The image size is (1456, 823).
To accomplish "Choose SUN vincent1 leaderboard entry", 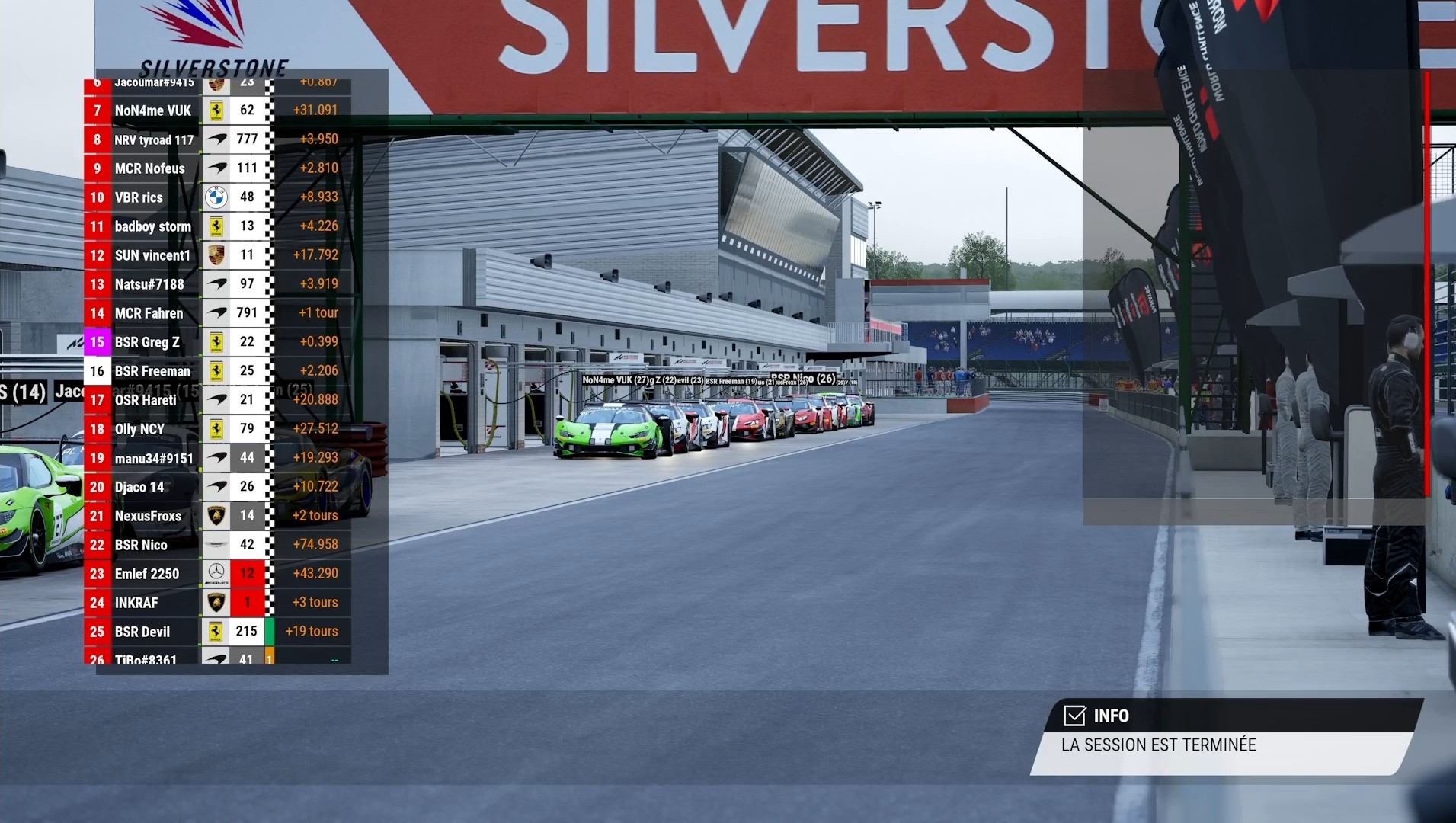I will (152, 255).
